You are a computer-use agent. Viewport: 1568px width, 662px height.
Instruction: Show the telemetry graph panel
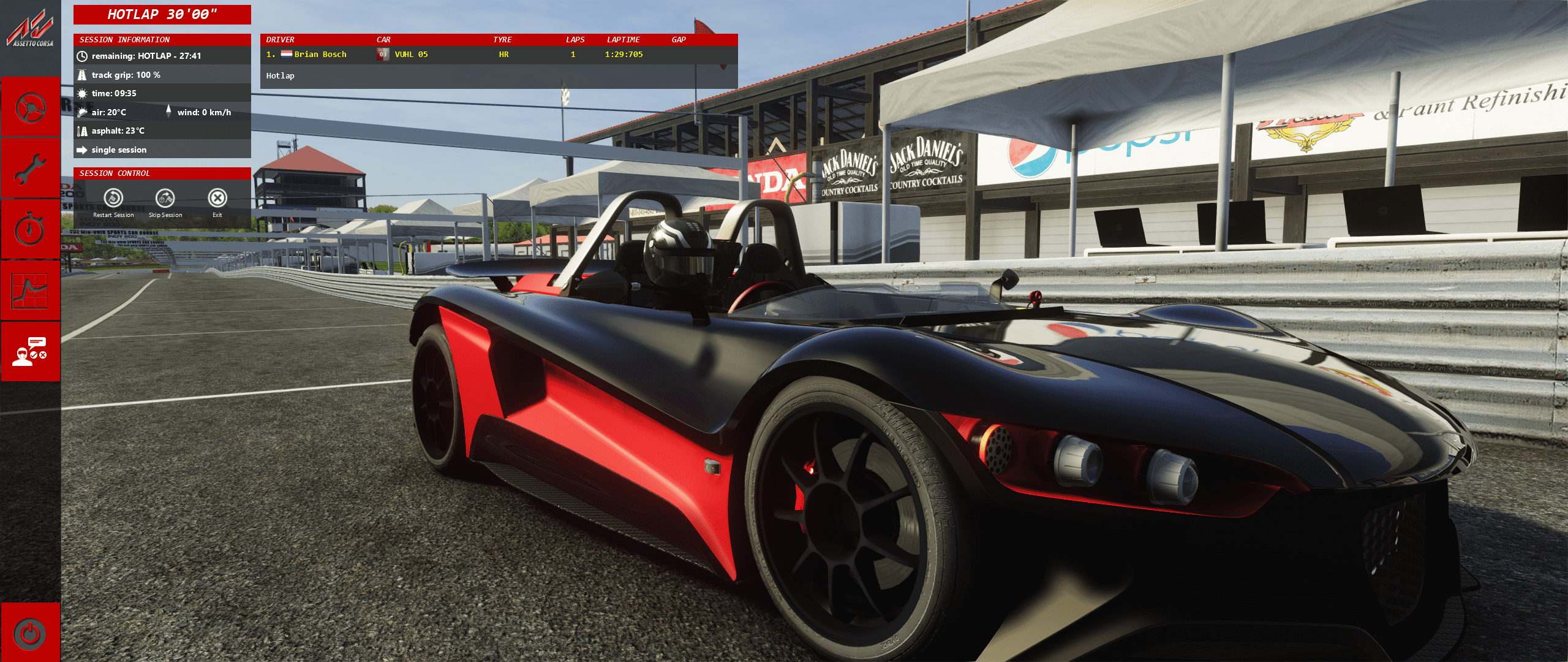coord(30,291)
